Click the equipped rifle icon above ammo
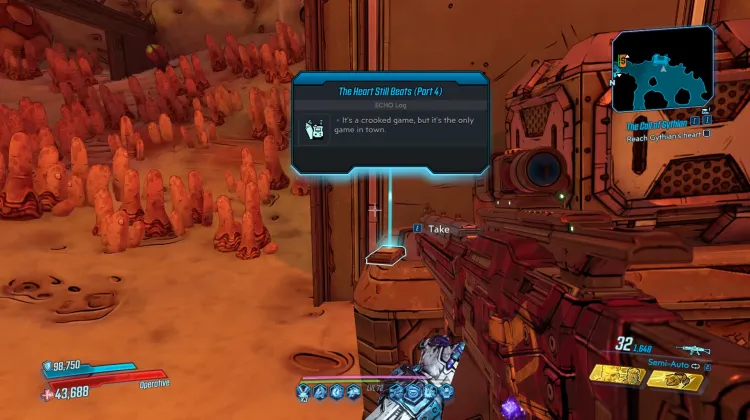750x420 pixels. pos(692,349)
